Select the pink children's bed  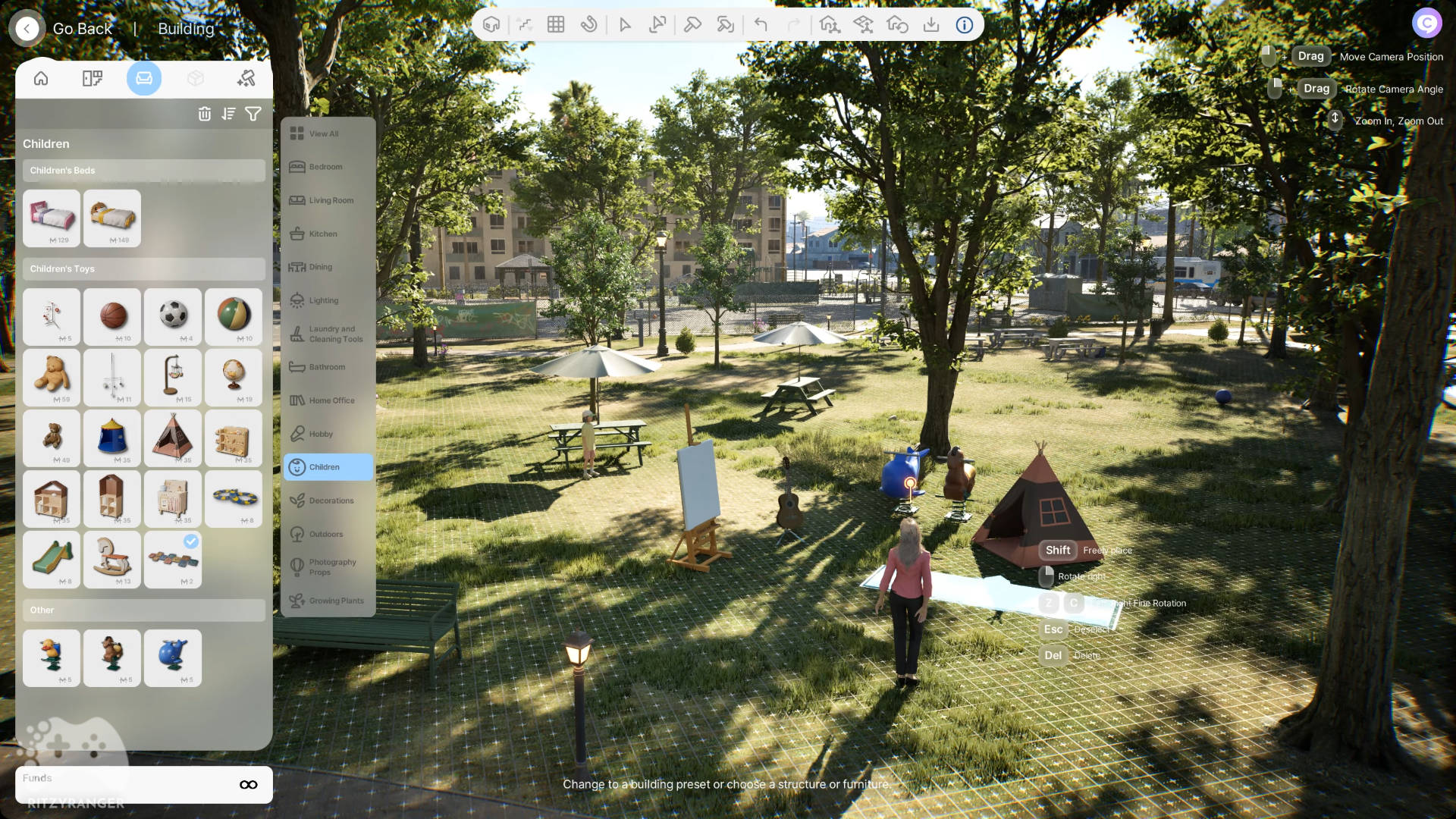pos(52,217)
